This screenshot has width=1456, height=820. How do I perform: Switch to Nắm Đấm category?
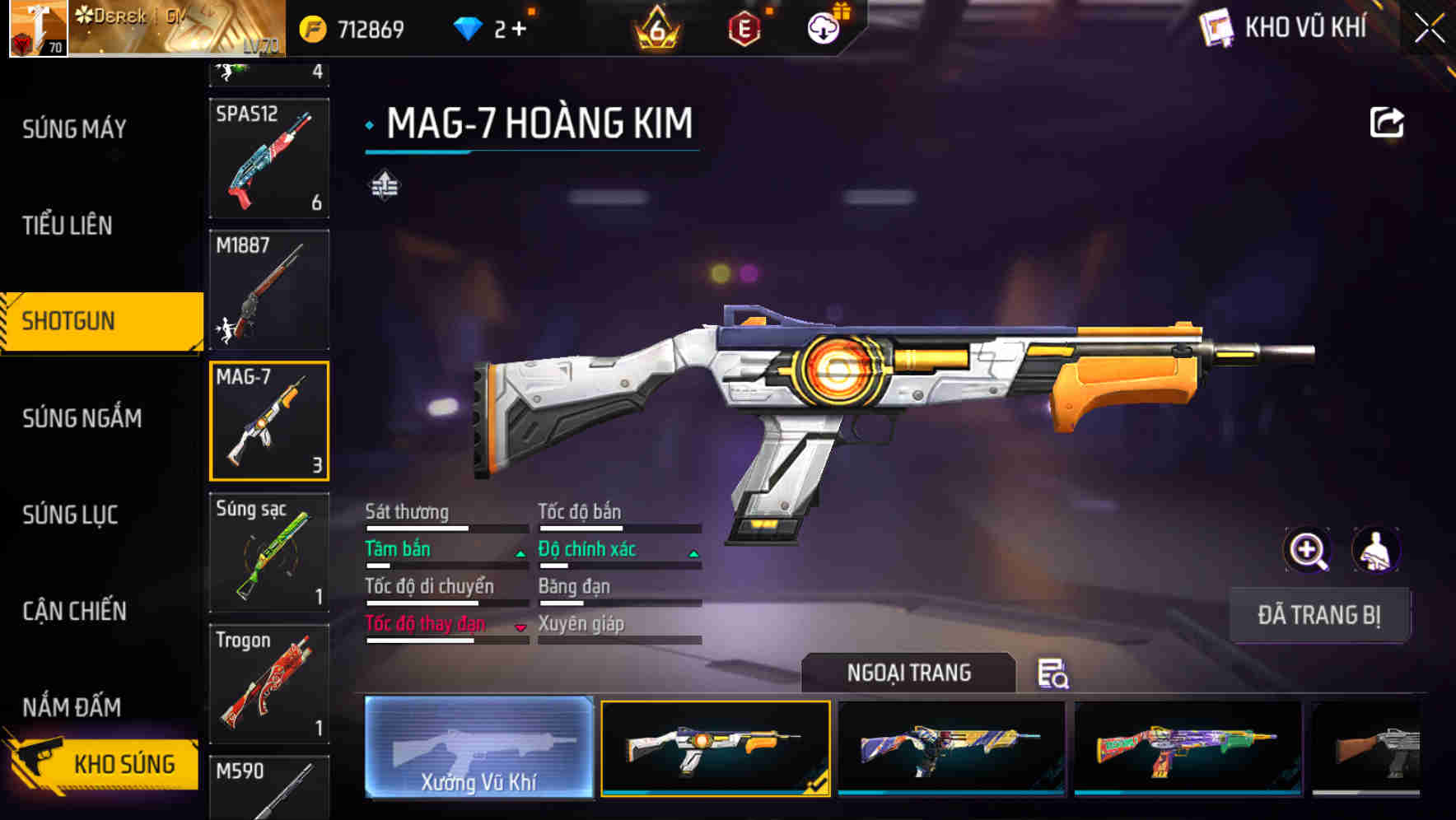pos(72,707)
